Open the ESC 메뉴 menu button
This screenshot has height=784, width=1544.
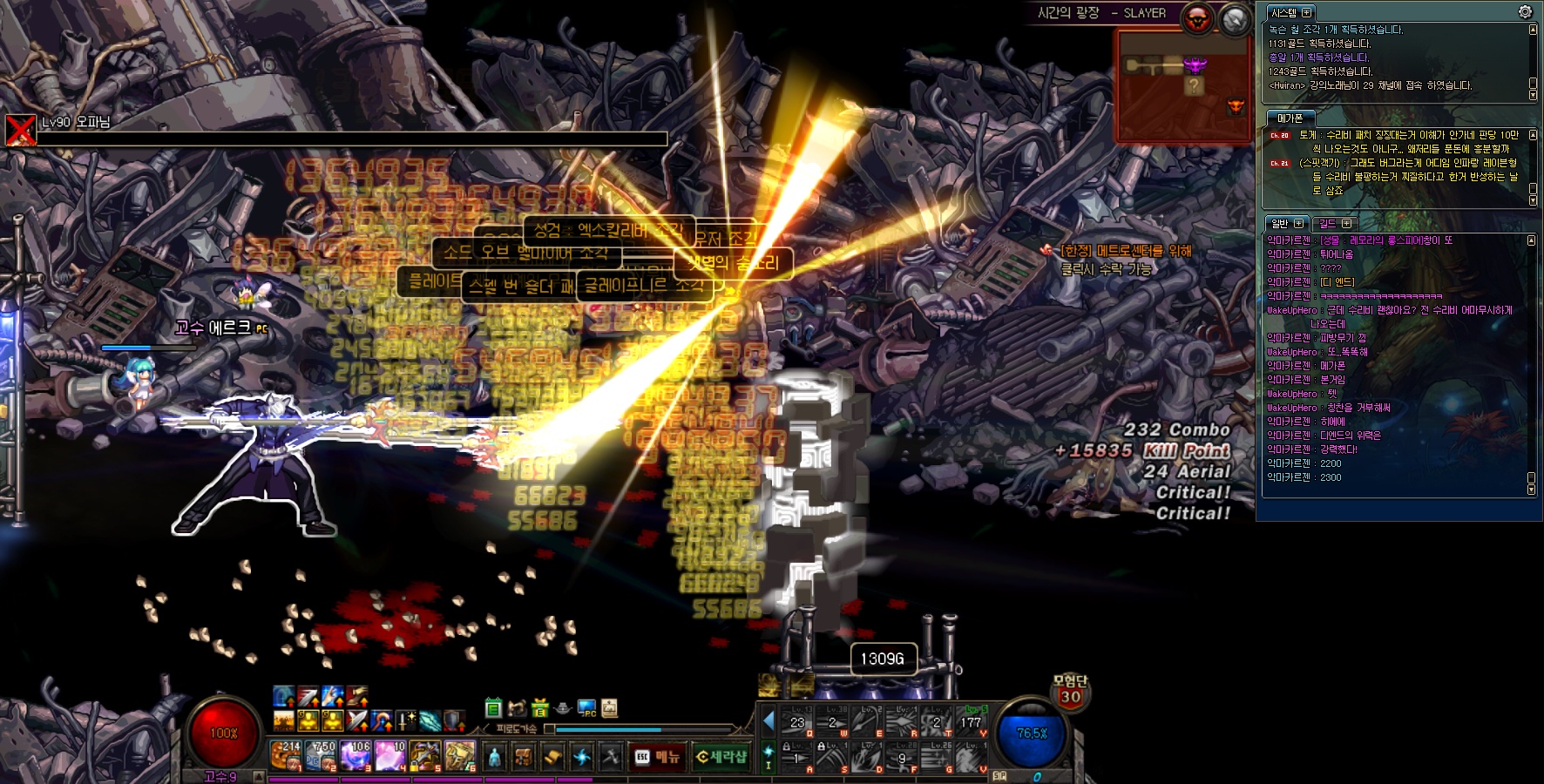pos(657,757)
